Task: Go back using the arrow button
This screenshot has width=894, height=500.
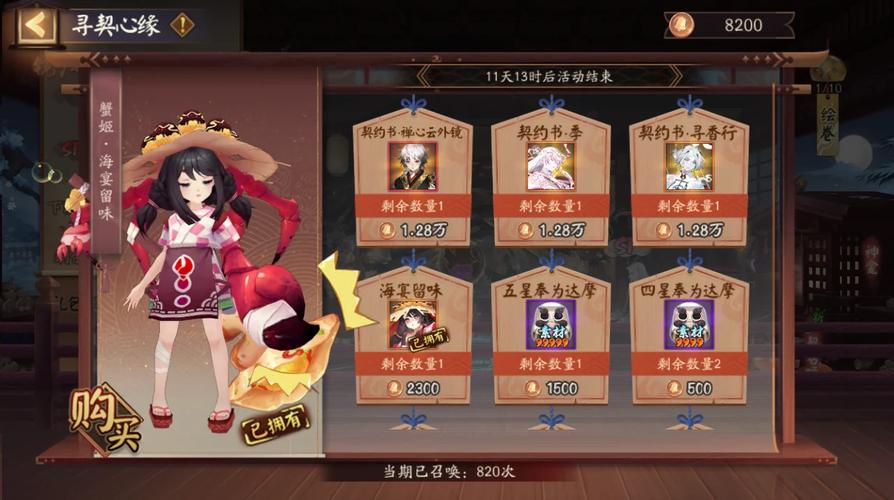Action: point(37,25)
